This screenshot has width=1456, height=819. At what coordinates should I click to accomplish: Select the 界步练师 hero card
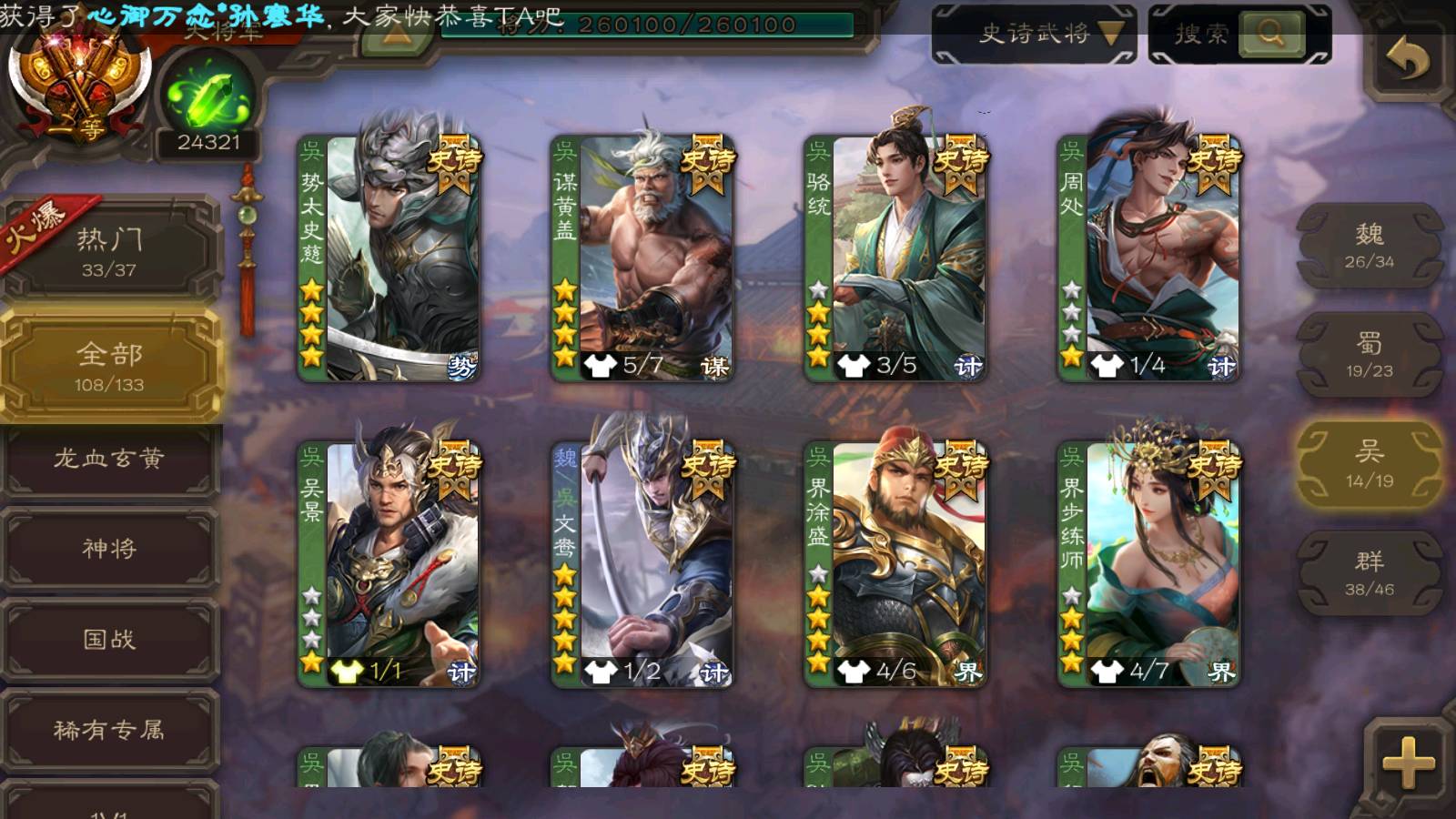pyautogui.click(x=1148, y=564)
